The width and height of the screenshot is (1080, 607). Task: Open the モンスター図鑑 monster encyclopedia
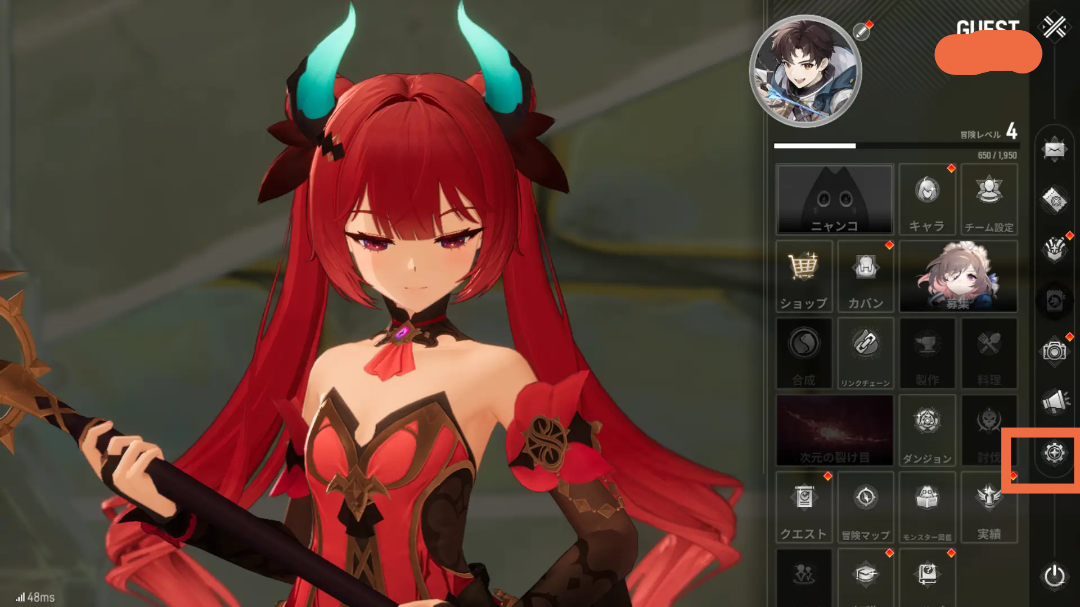[x=927, y=506]
